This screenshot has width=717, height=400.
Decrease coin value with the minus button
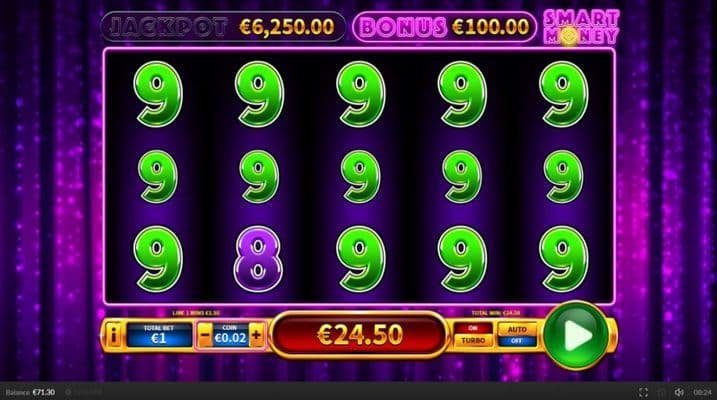[x=204, y=335]
